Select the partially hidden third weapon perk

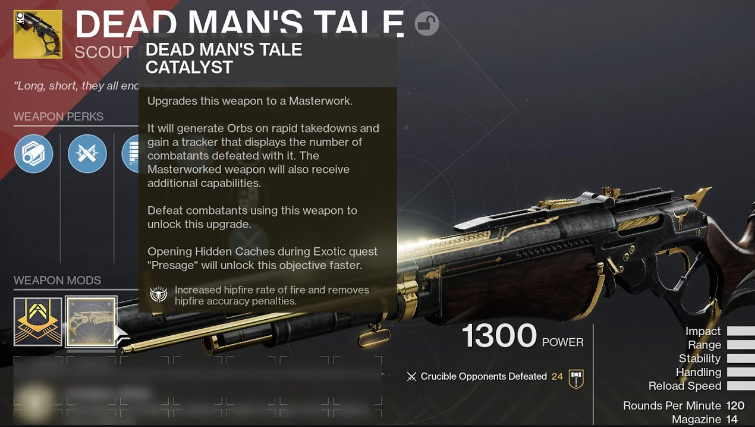click(130, 154)
